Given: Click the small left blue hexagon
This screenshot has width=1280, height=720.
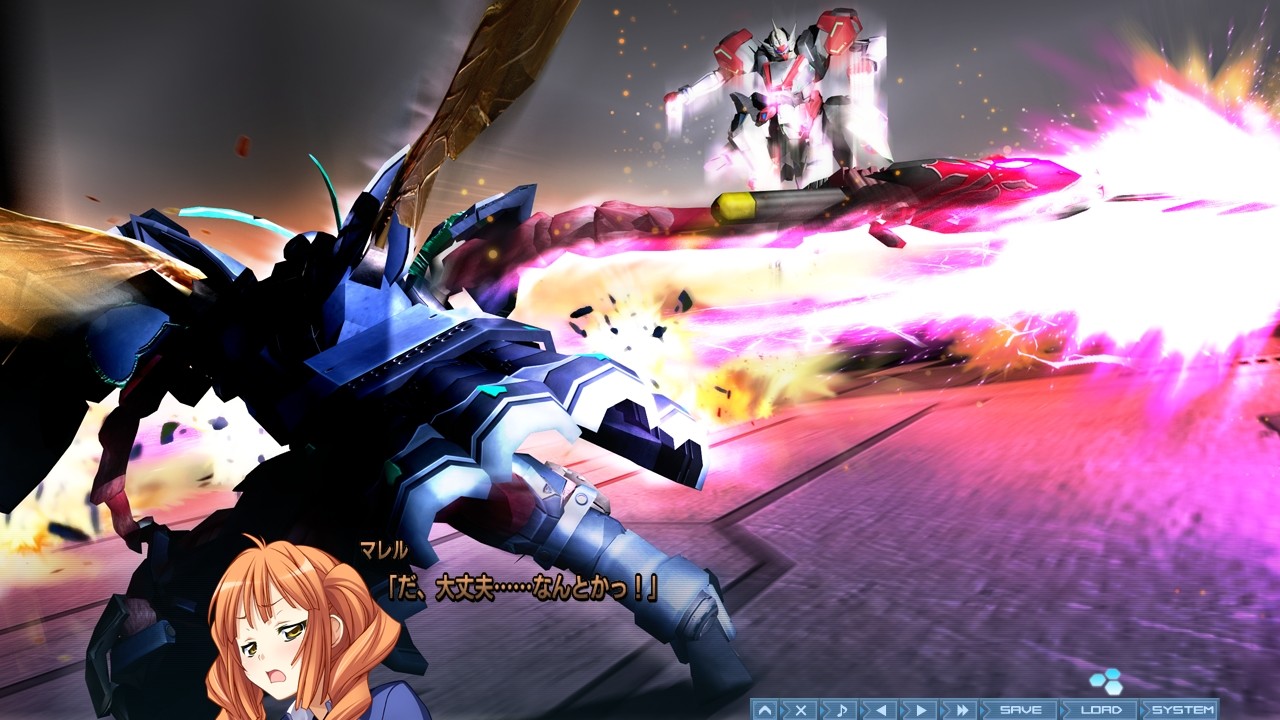Looking at the screenshot, I should 1097,681.
